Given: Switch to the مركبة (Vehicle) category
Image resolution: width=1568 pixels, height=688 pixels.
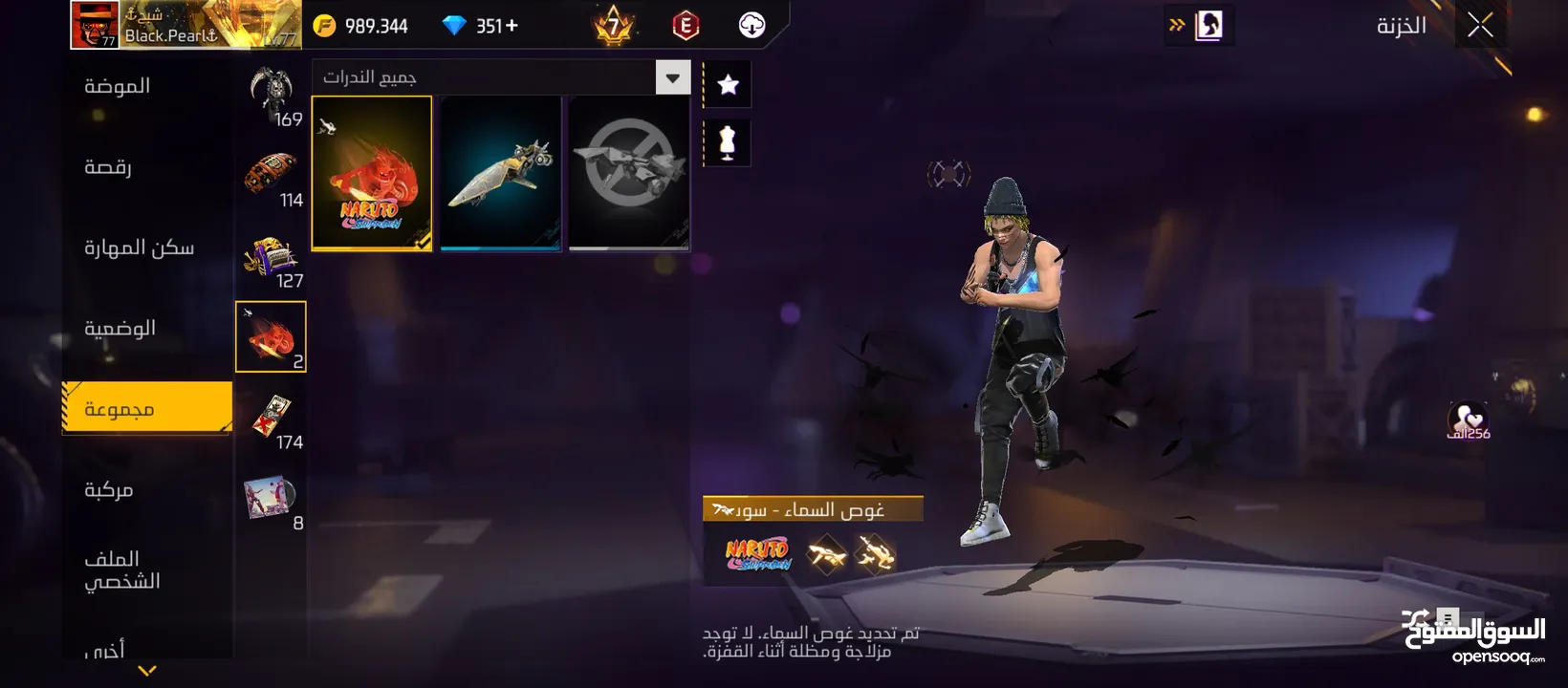Looking at the screenshot, I should tap(109, 490).
